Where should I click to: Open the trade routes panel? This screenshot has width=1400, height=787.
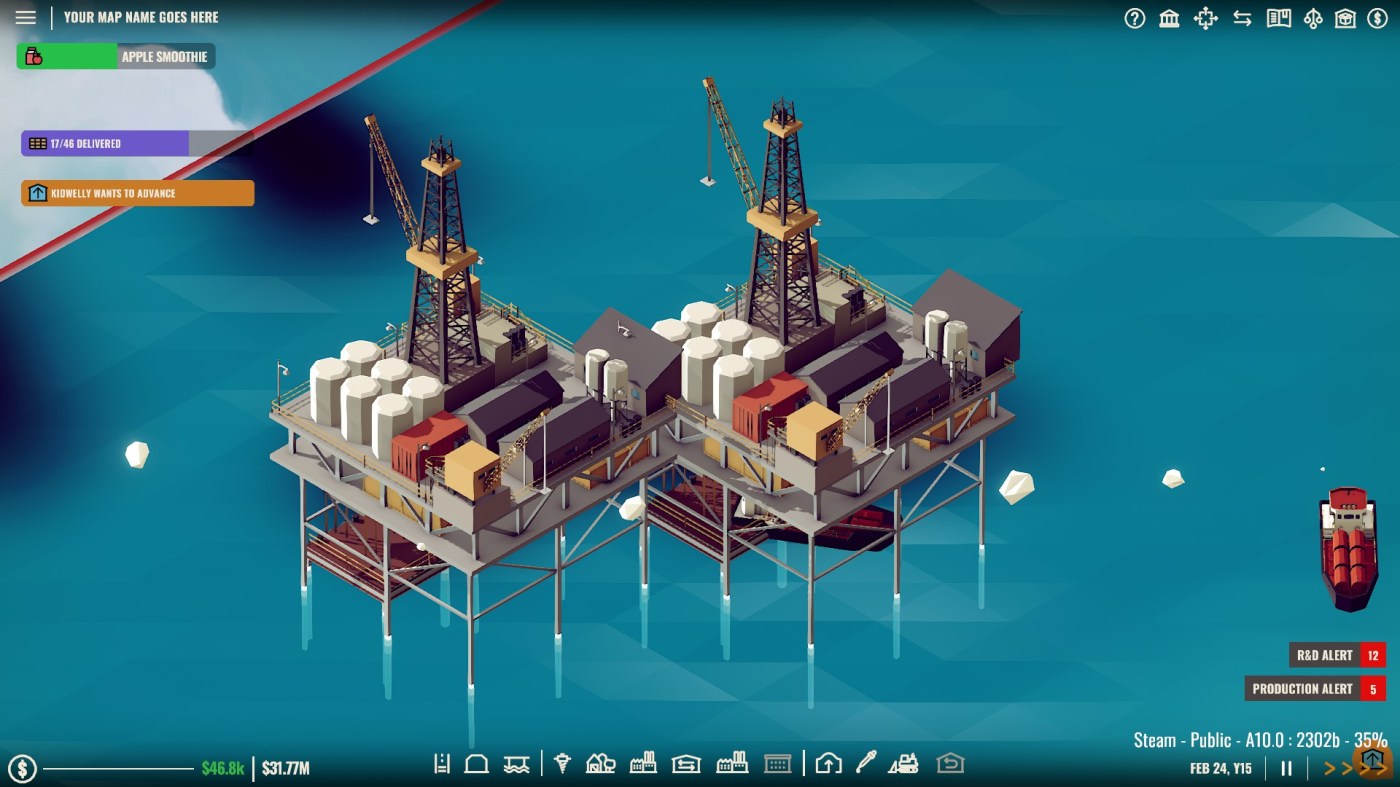1243,18
